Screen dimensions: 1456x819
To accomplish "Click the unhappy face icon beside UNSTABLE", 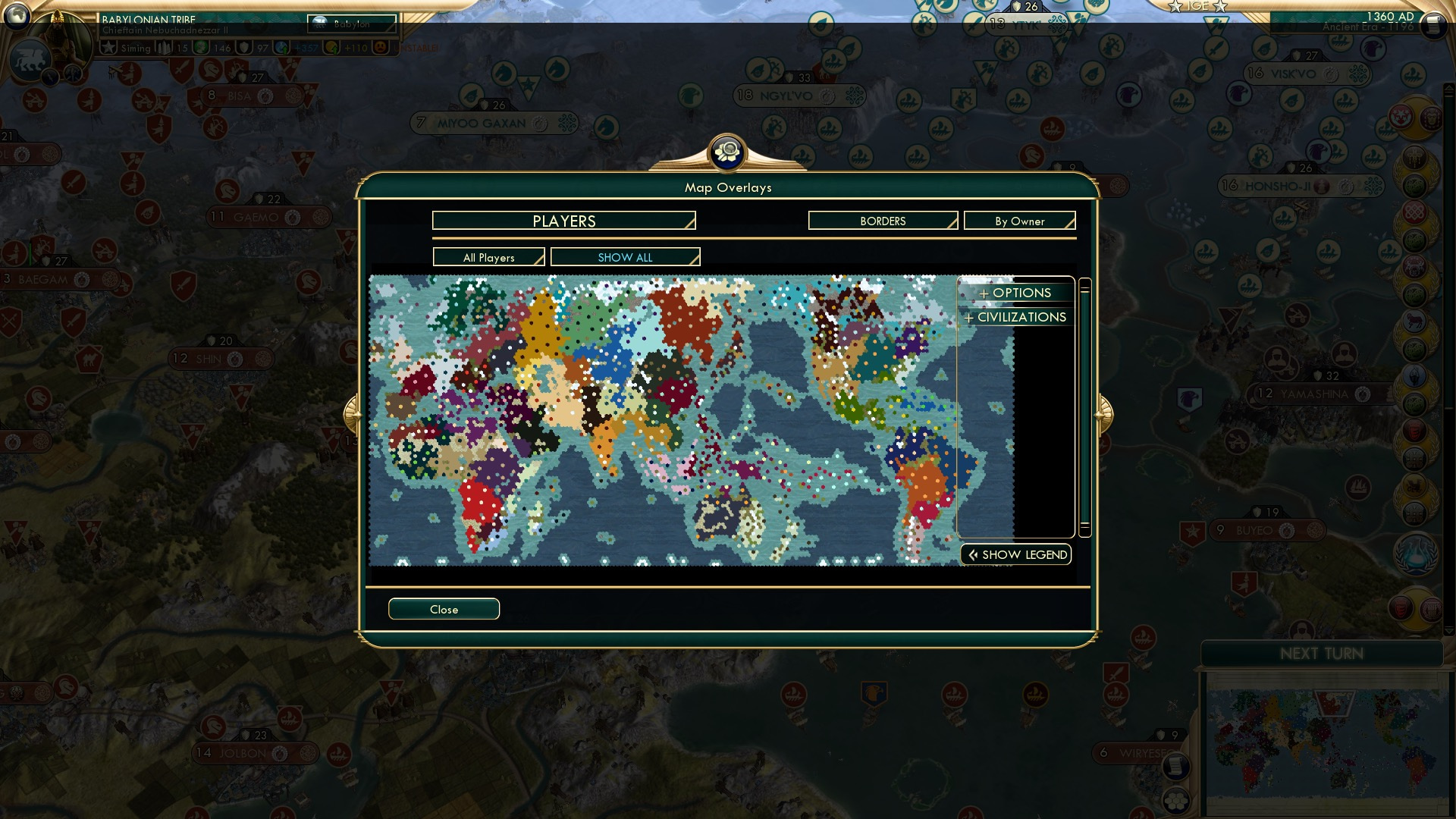I will pos(379,48).
